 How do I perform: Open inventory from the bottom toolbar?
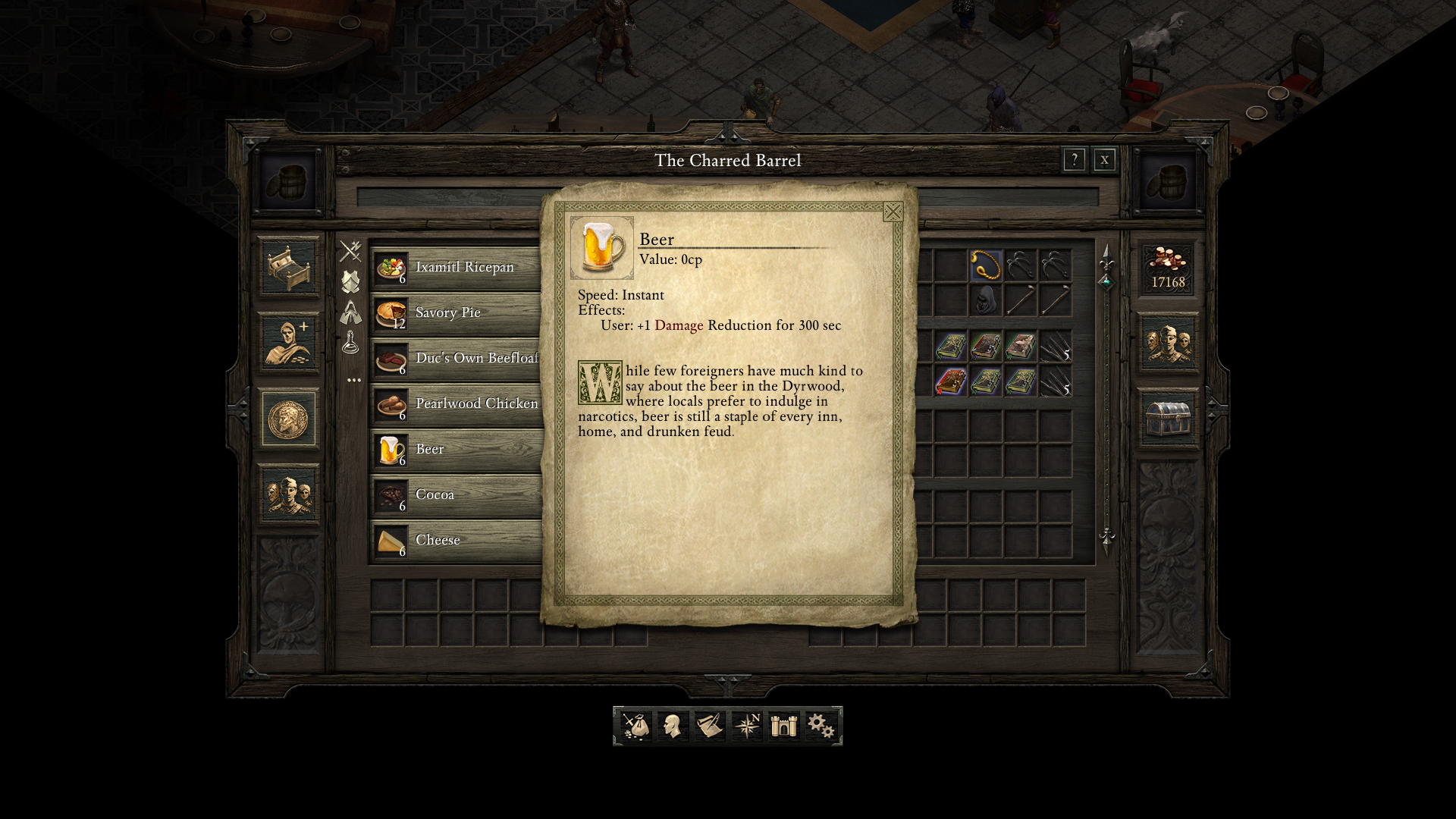pos(636,726)
